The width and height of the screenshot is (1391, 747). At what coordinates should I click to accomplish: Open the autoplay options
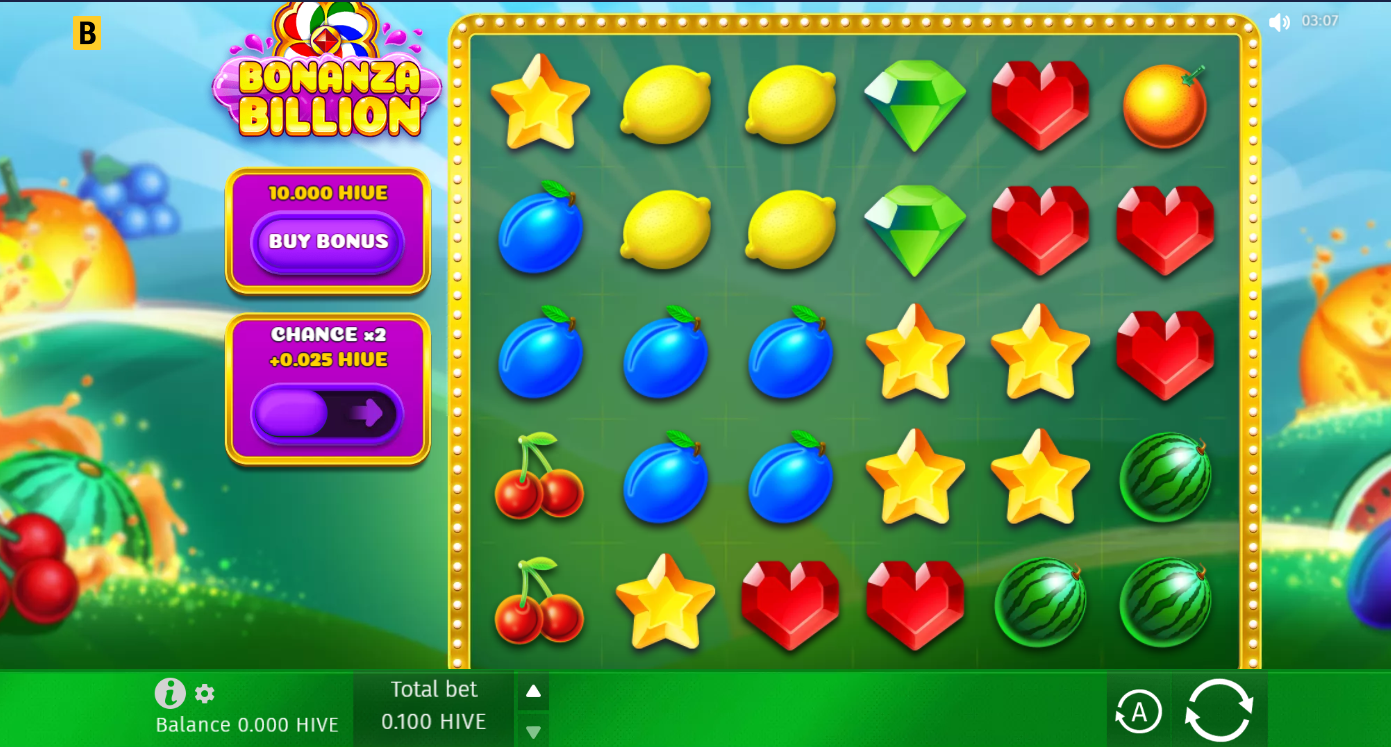coord(1138,712)
